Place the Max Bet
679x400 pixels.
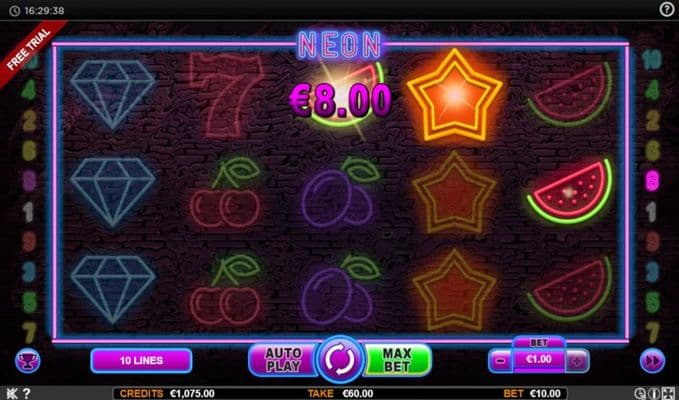coord(397,360)
